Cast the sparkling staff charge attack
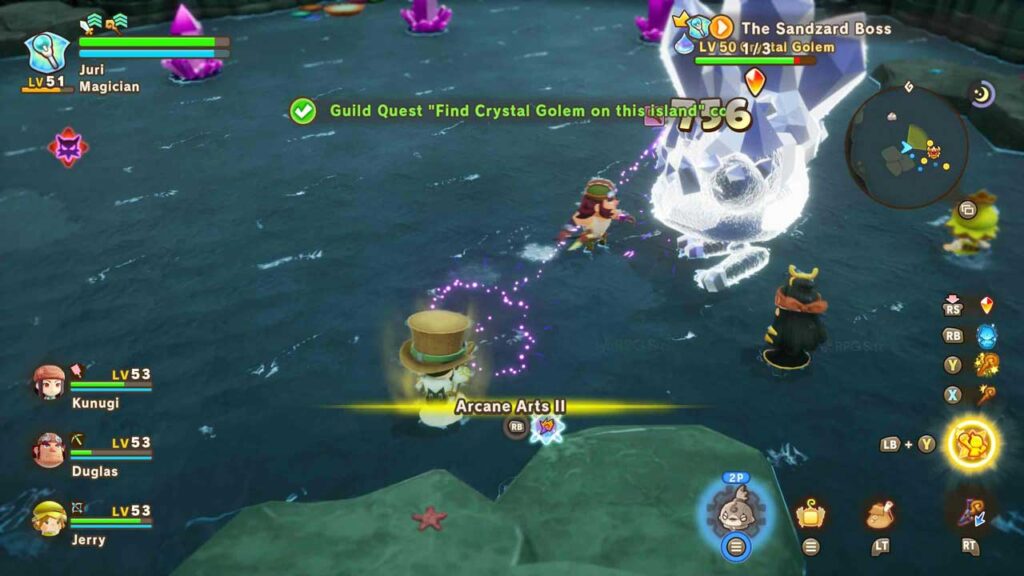1024x576 pixels. [x=986, y=365]
